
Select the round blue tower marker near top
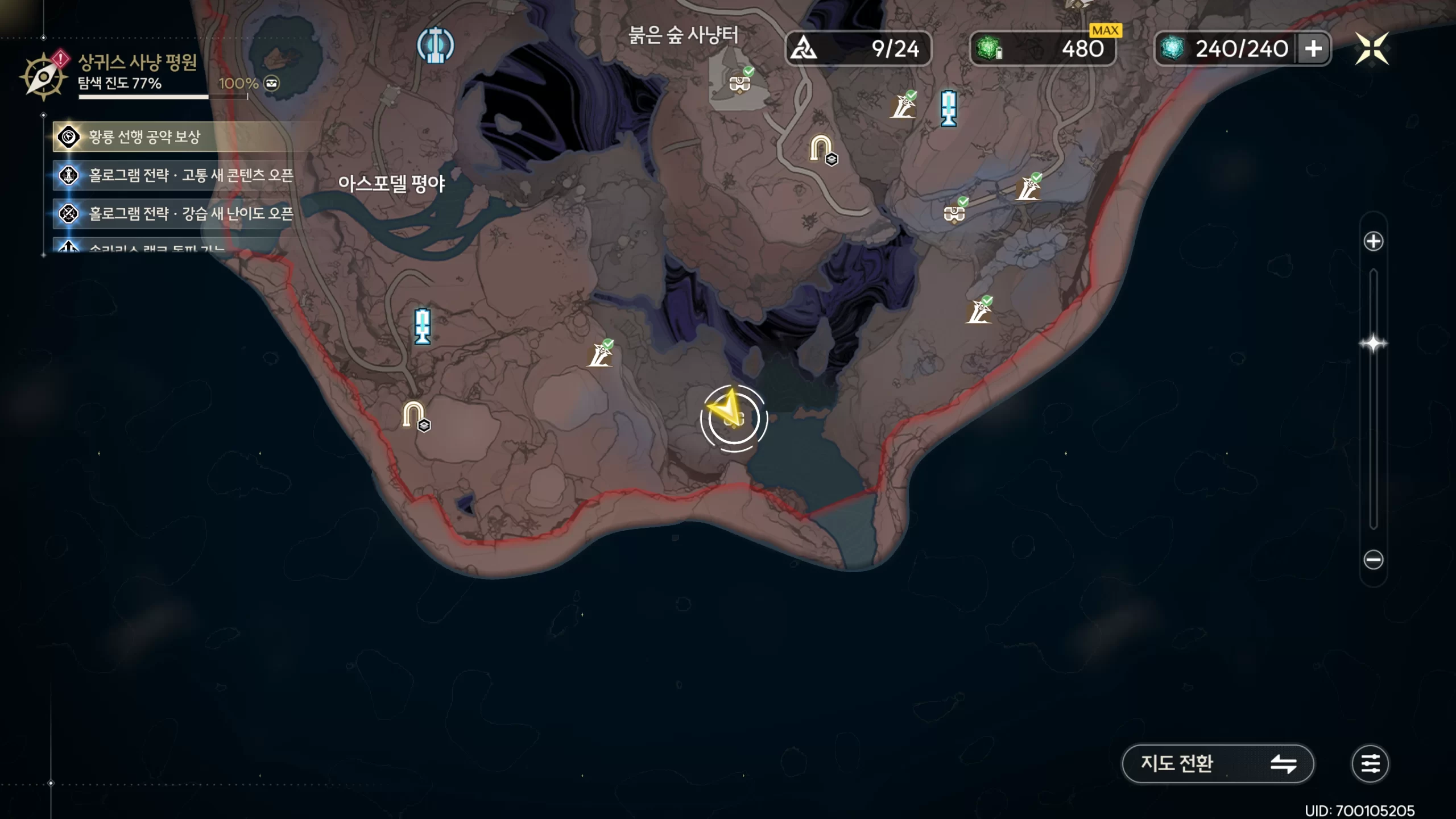click(435, 45)
